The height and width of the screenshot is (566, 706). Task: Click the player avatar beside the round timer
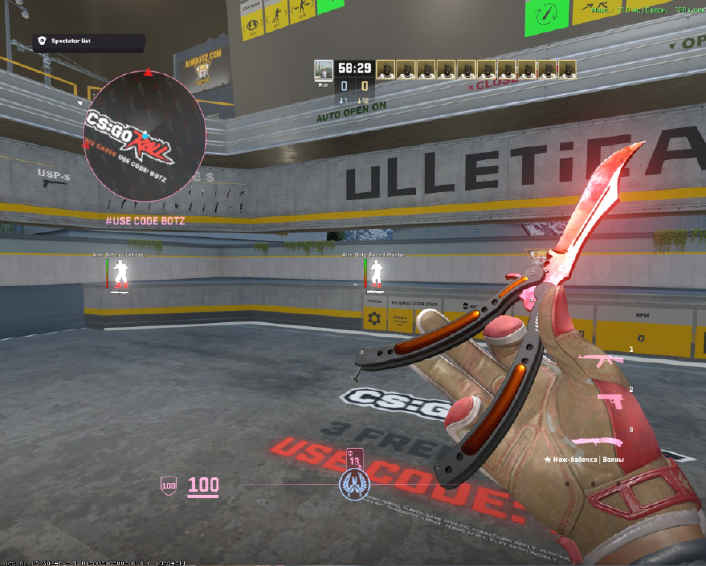pyautogui.click(x=323, y=69)
